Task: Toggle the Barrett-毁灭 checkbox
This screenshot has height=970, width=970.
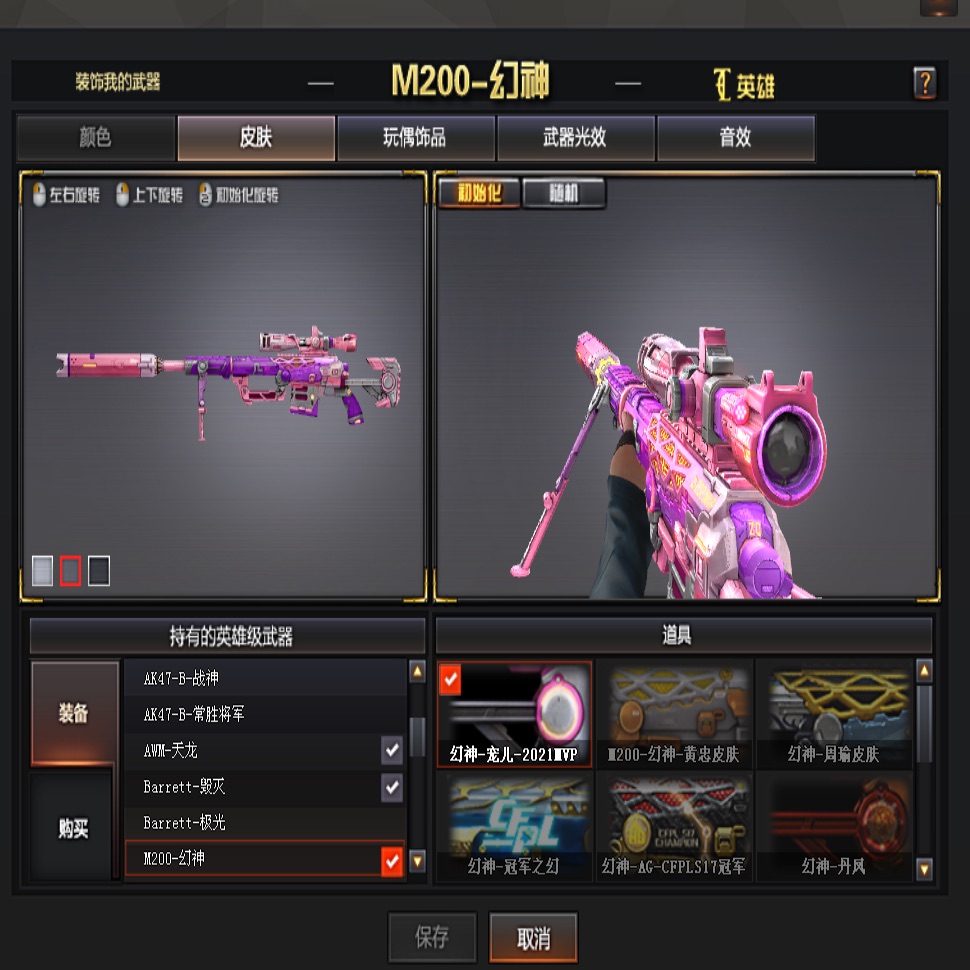Action: (x=392, y=787)
